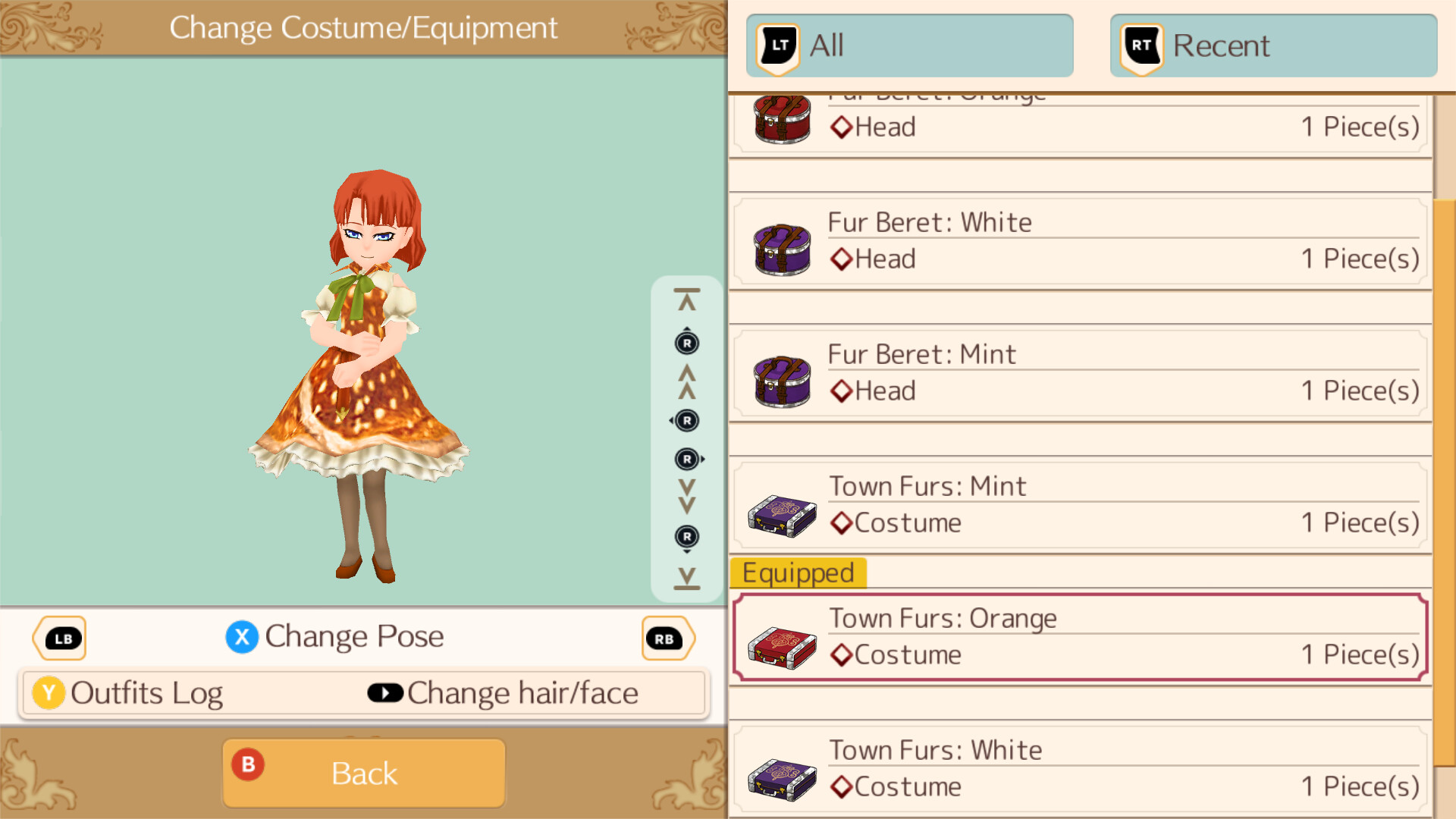
Task: Click the RB shoulder button icon
Action: coord(667,638)
